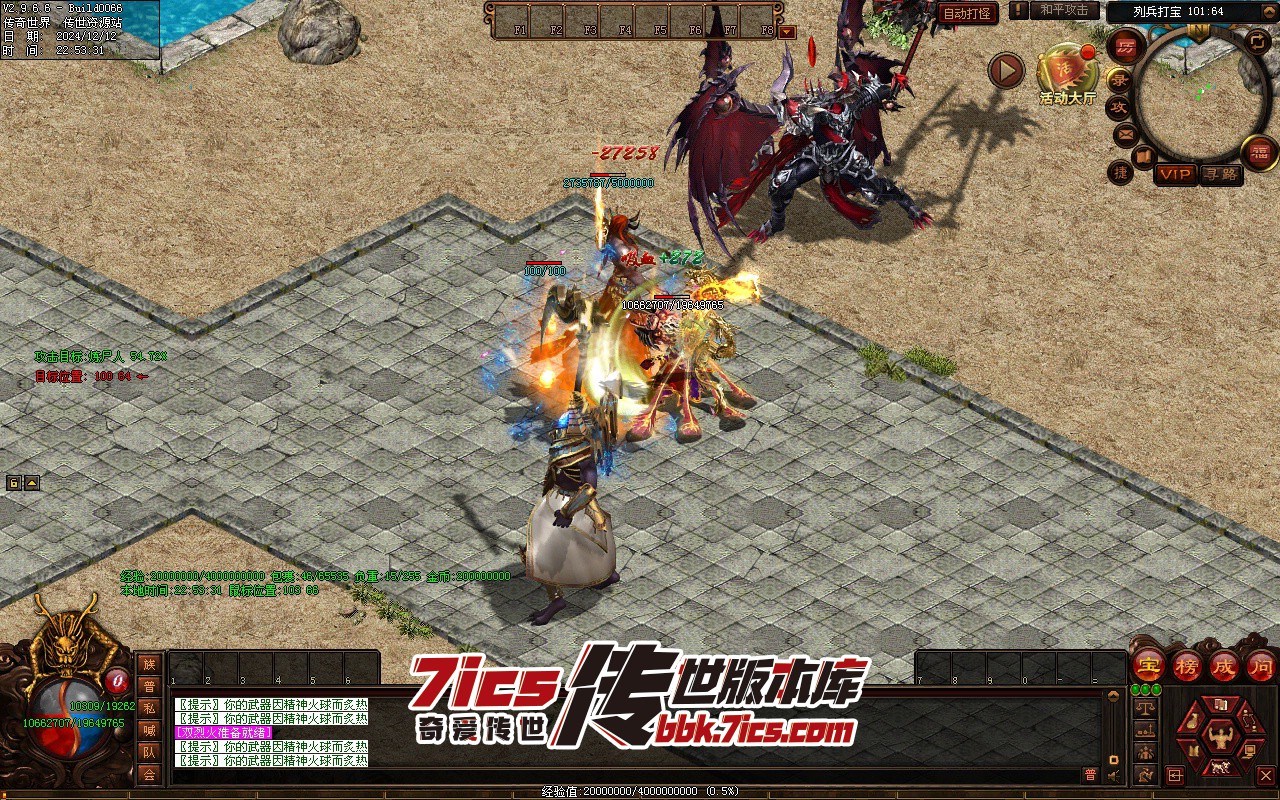This screenshot has height=800, width=1280.
Task: Open the character panel with flexing figure
Action: pos(1219,738)
